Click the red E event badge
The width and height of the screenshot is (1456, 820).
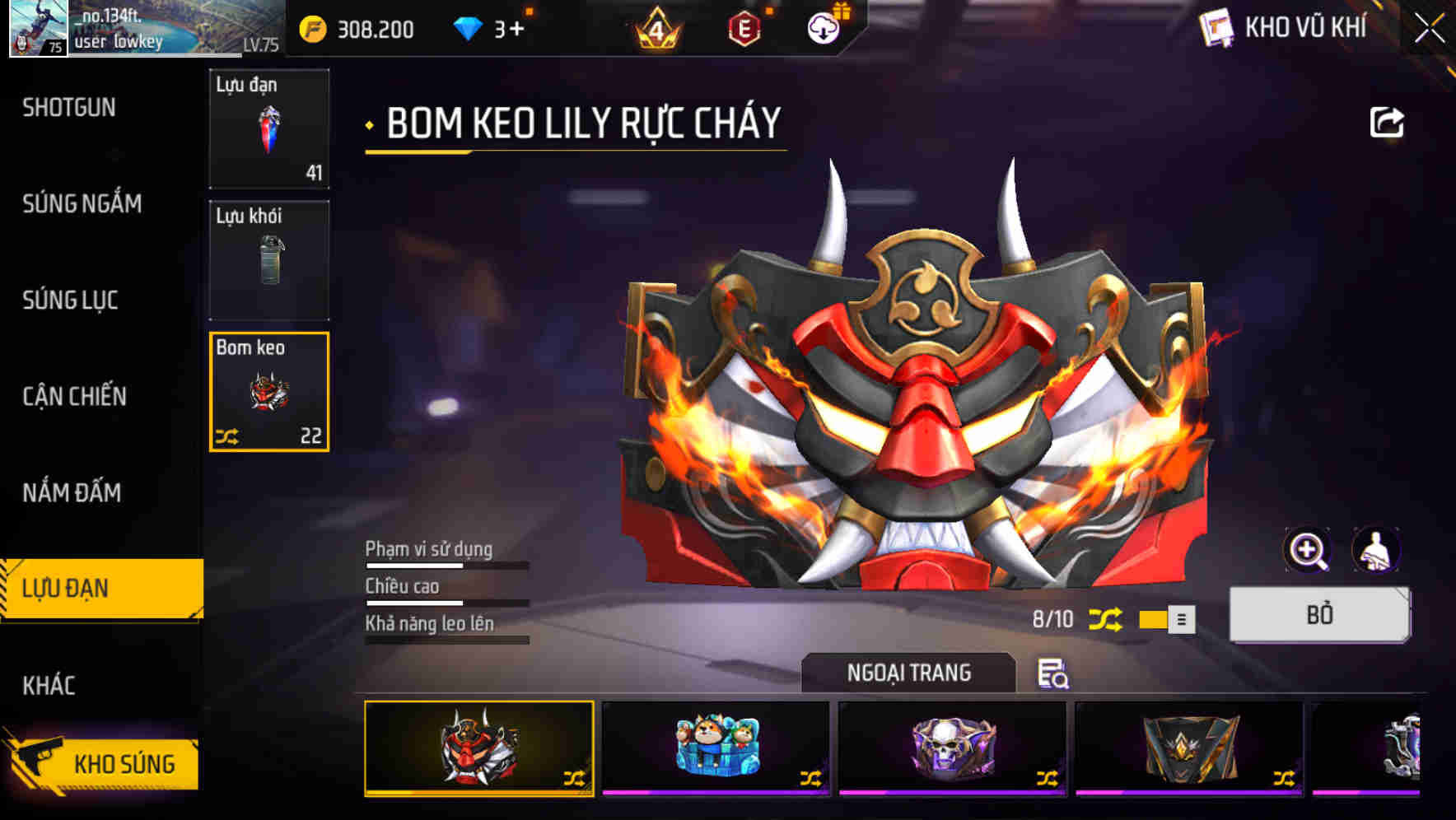coord(744,29)
